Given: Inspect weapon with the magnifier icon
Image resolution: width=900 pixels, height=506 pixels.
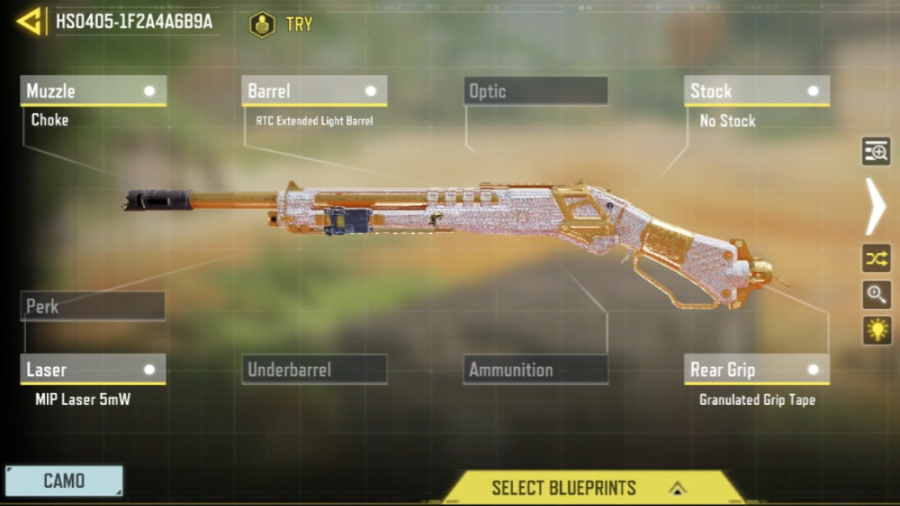Looking at the screenshot, I should click(x=876, y=294).
